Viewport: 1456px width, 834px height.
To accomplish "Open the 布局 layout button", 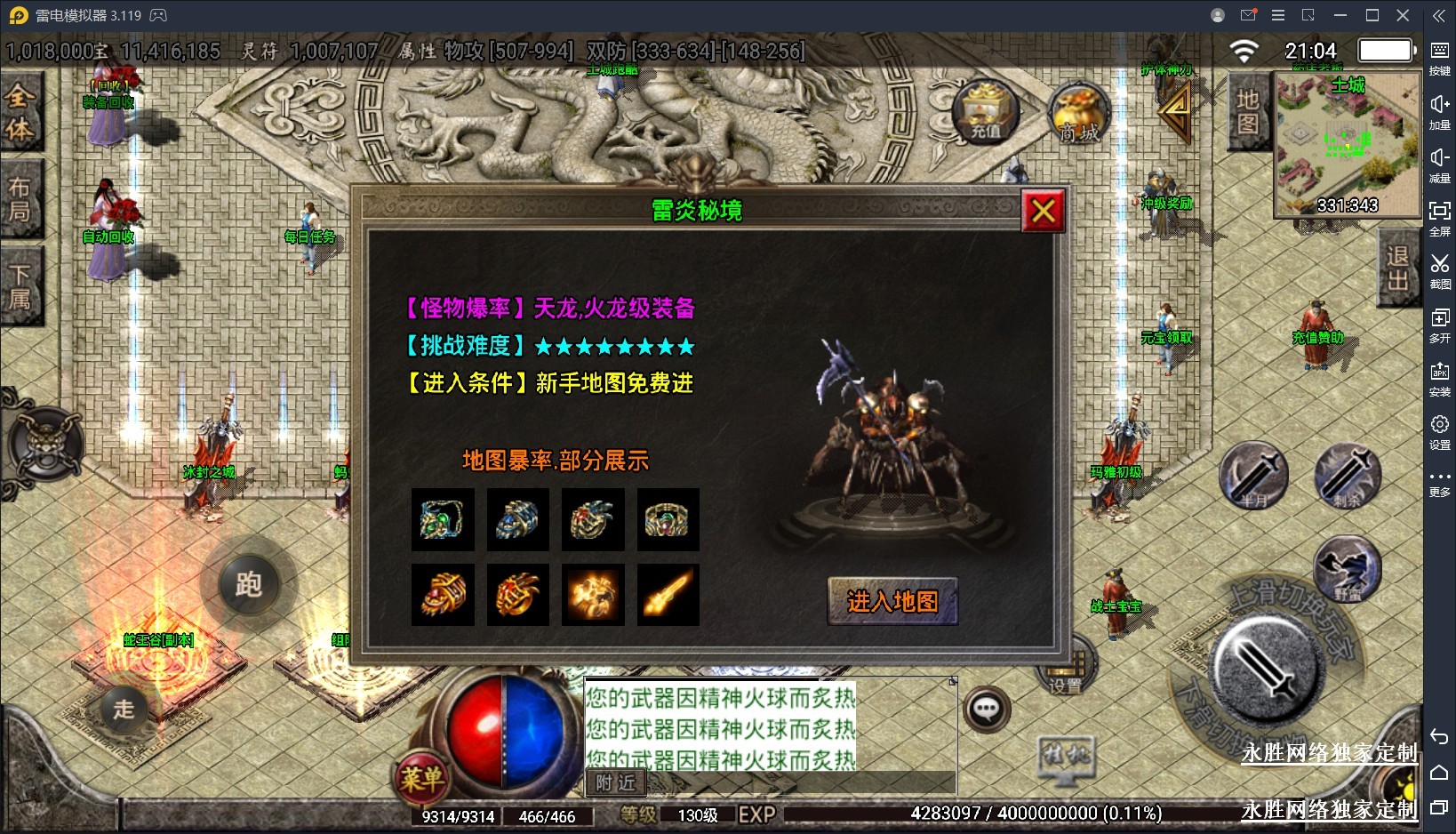I will tap(20, 199).
